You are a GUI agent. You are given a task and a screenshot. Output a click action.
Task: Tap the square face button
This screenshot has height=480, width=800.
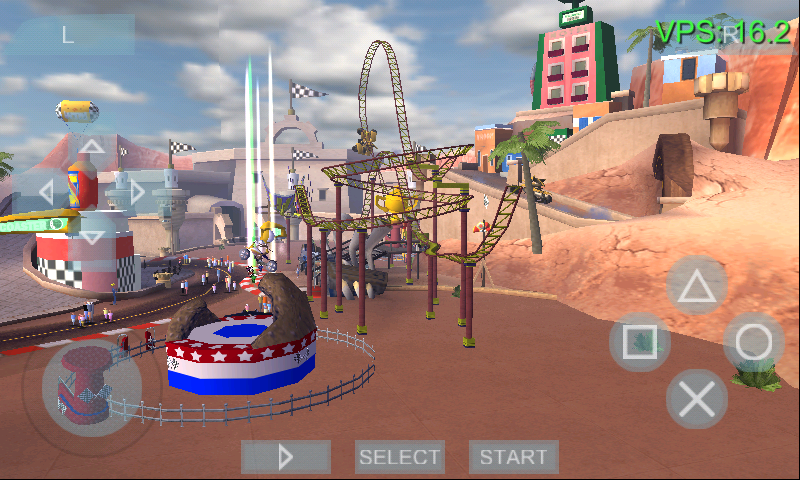point(640,342)
